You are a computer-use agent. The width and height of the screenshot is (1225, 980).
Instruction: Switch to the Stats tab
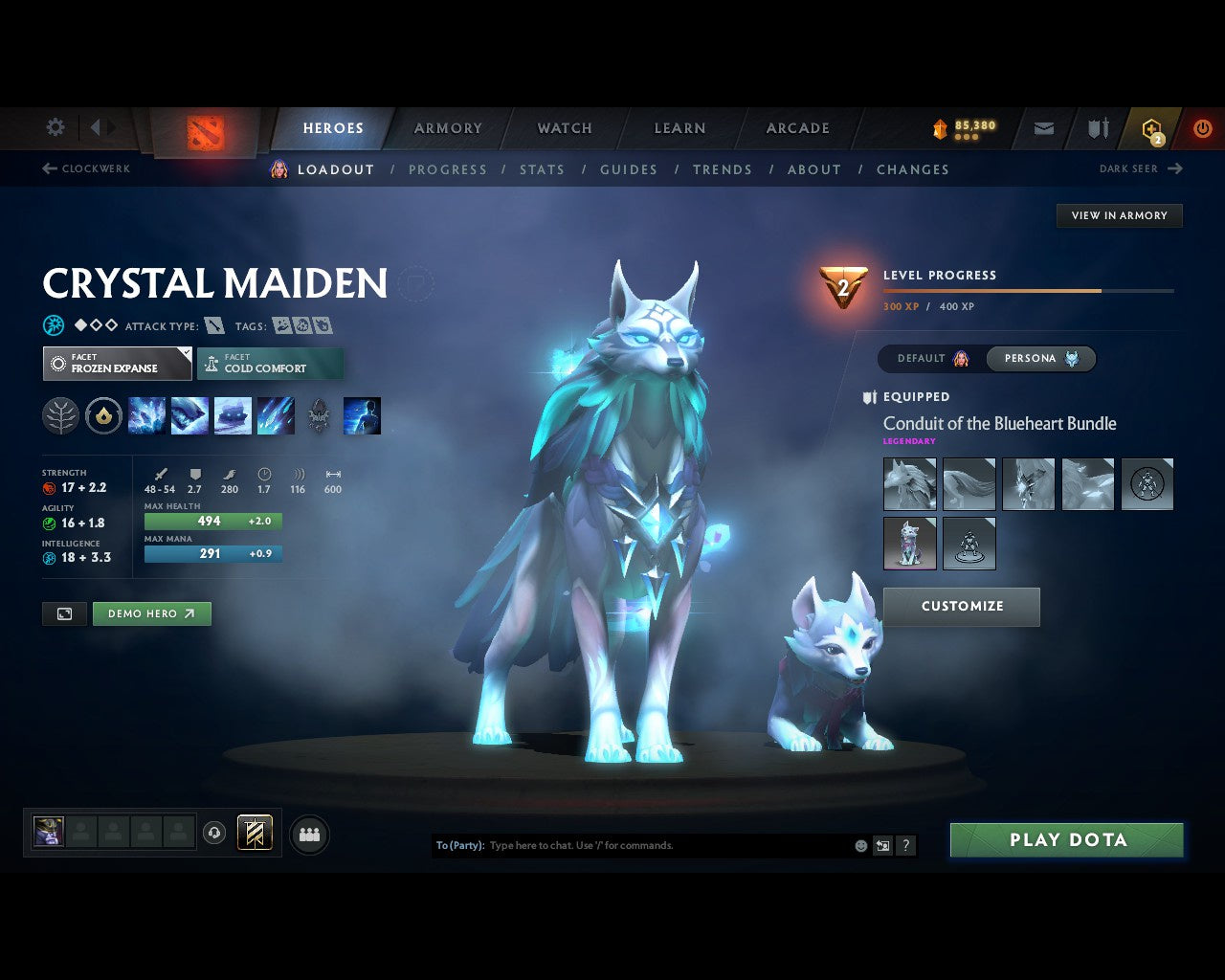pos(542,169)
